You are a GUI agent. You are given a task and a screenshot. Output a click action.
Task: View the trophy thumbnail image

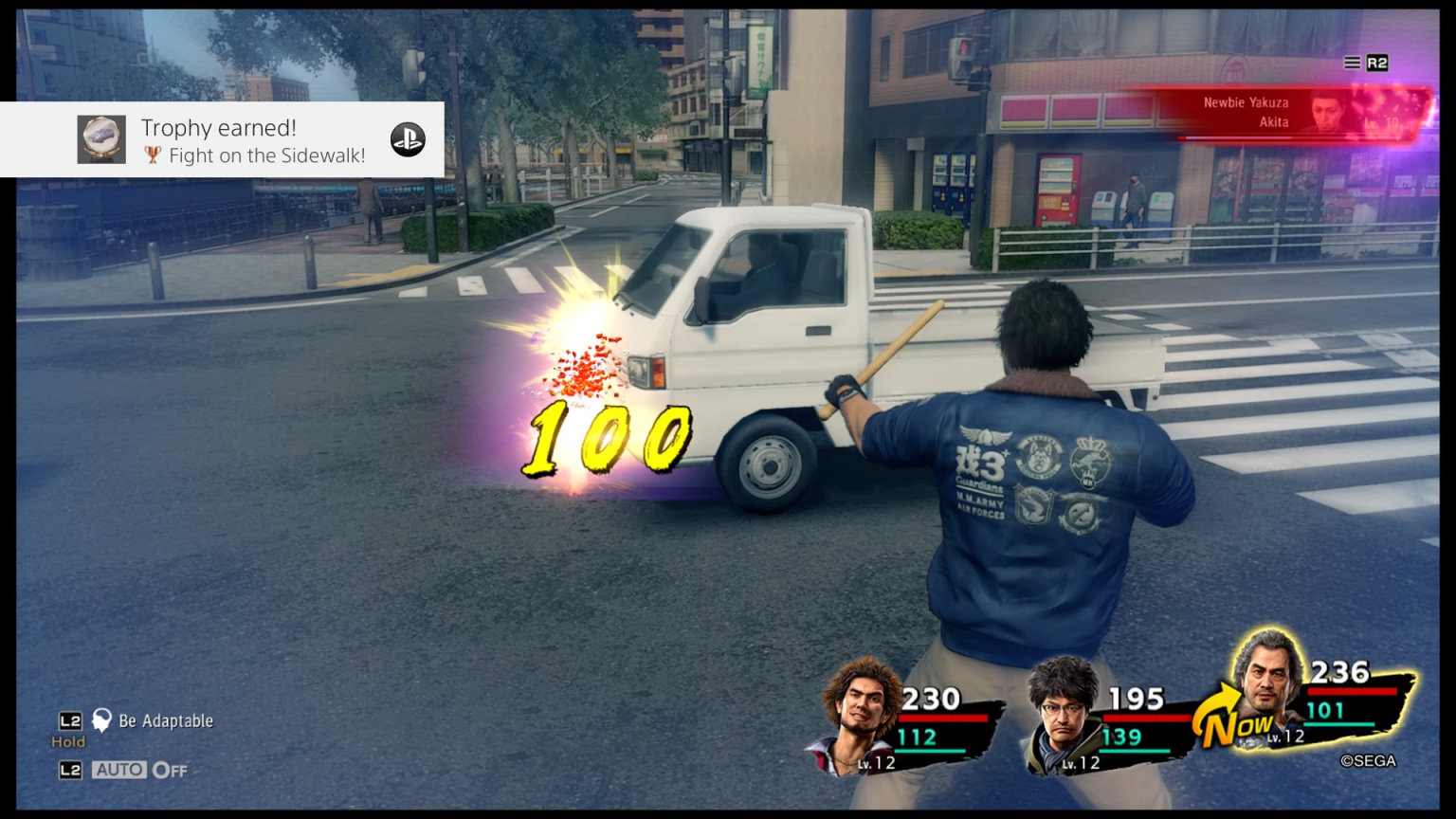[101, 139]
